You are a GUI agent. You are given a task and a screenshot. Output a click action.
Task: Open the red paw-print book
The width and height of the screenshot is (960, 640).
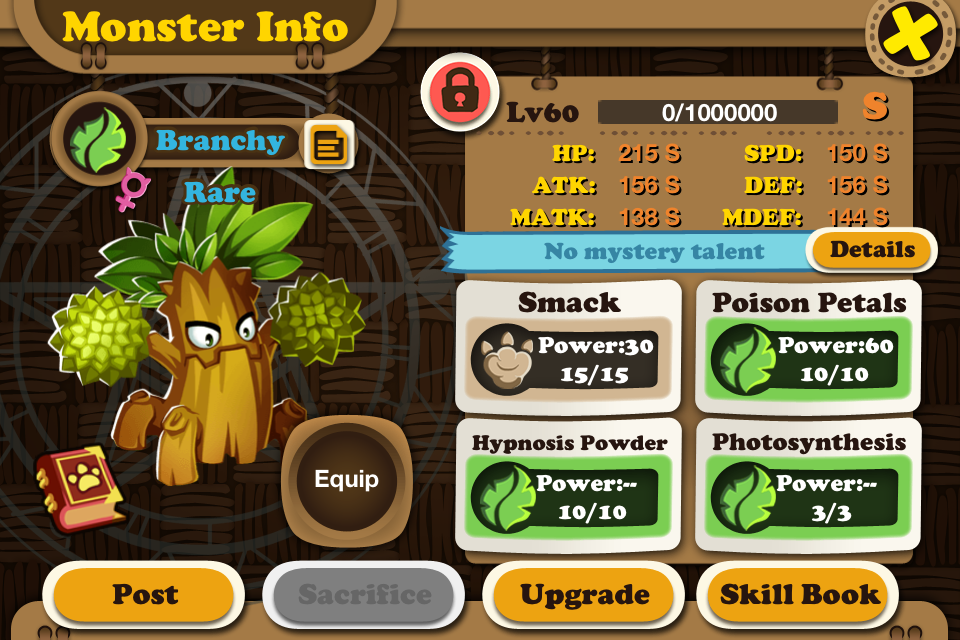point(79,489)
